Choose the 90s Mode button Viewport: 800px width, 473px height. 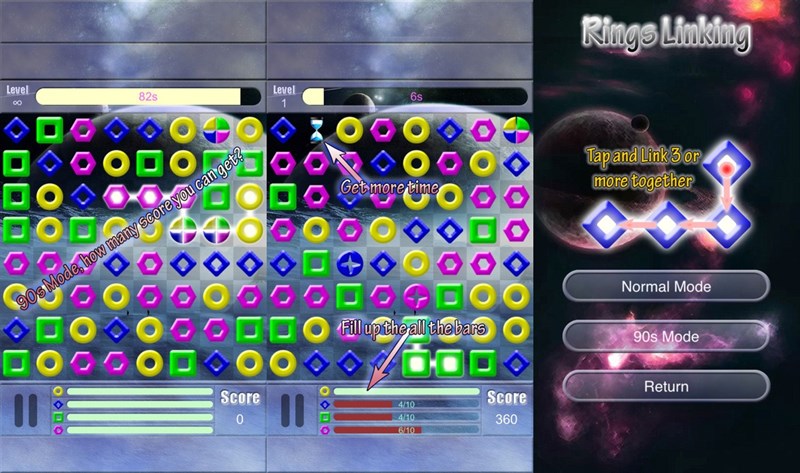click(666, 336)
